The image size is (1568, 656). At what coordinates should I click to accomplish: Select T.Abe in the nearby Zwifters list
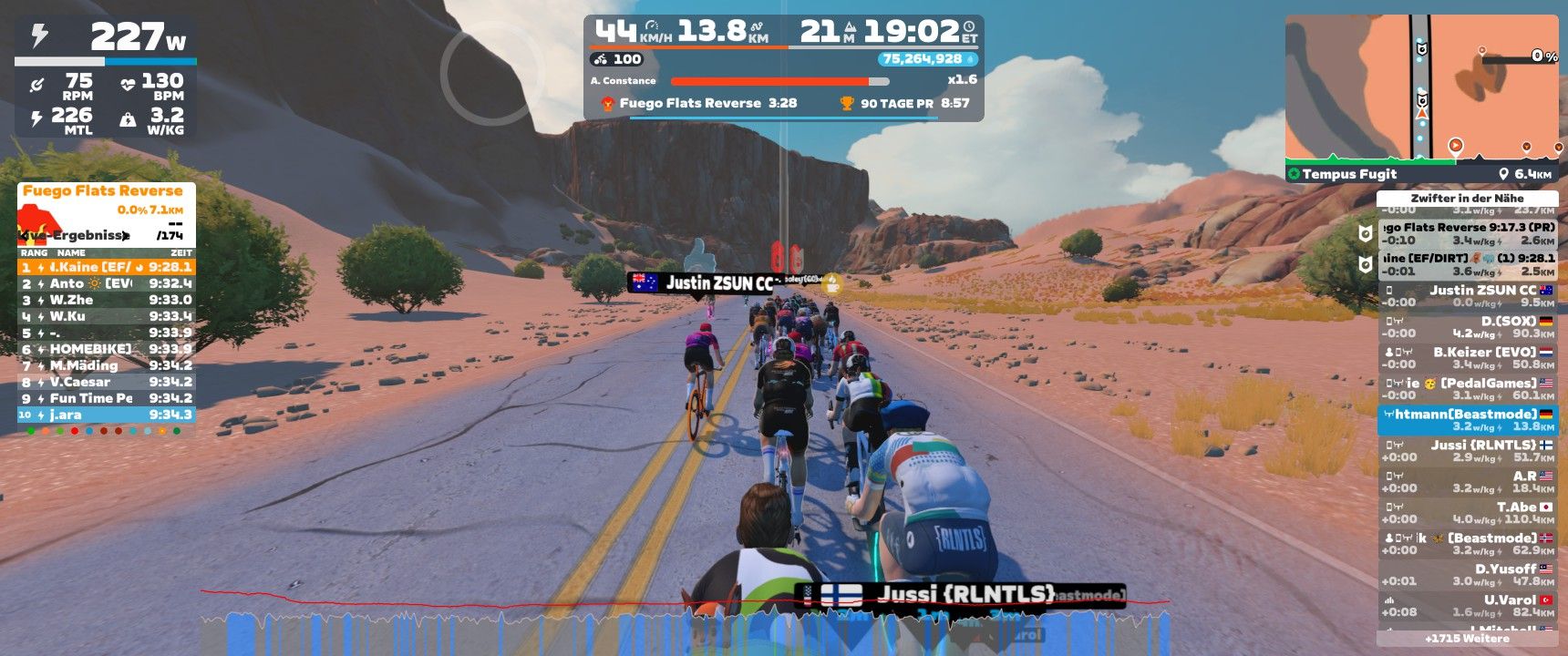coord(1468,513)
